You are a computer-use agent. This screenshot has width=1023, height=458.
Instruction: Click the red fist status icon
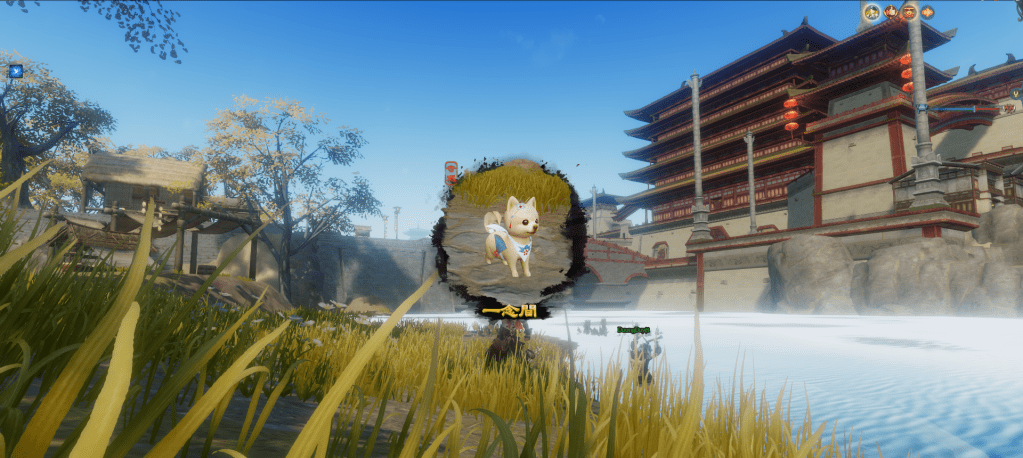(891, 12)
